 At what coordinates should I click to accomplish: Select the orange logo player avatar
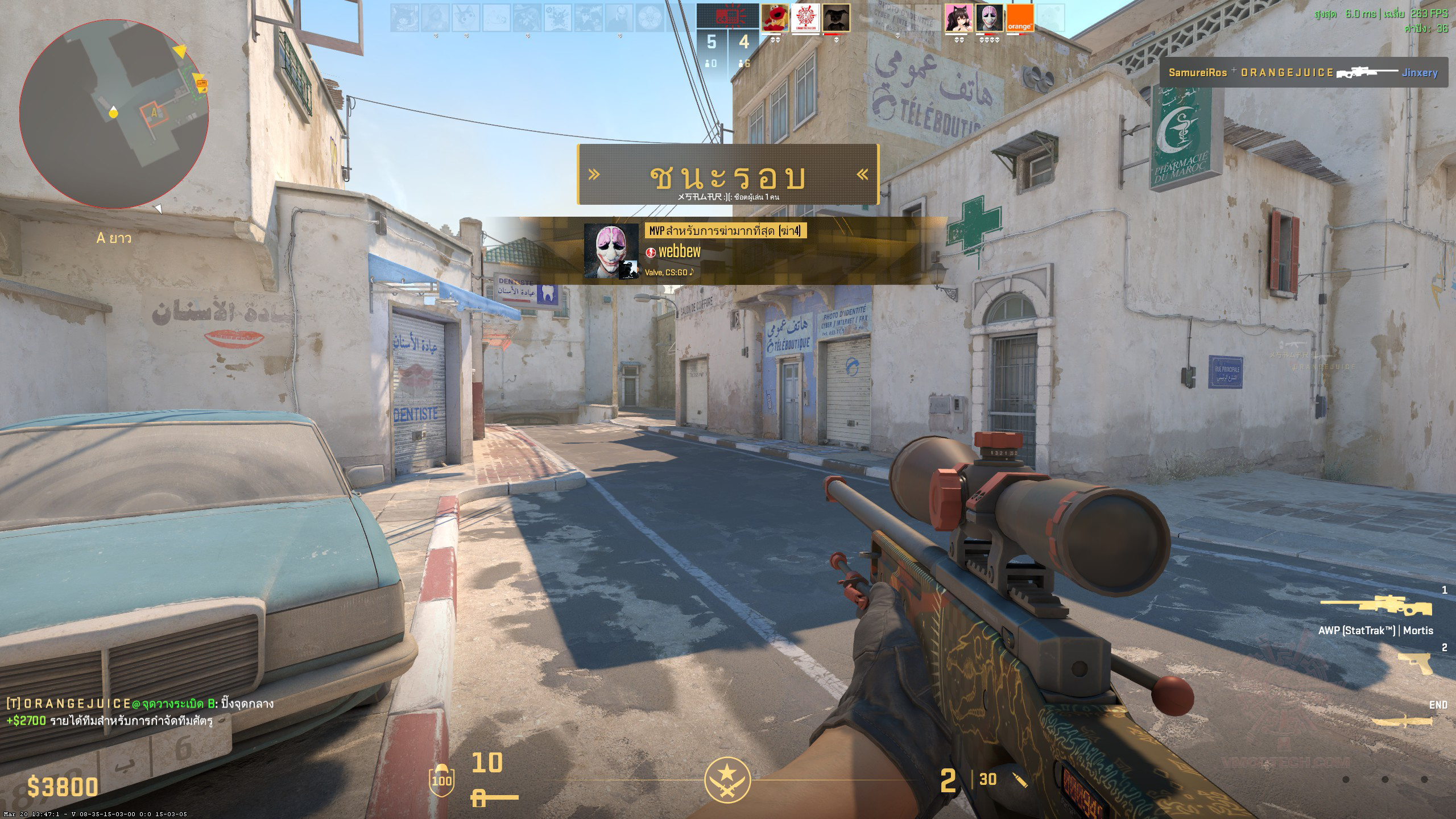point(1020,18)
